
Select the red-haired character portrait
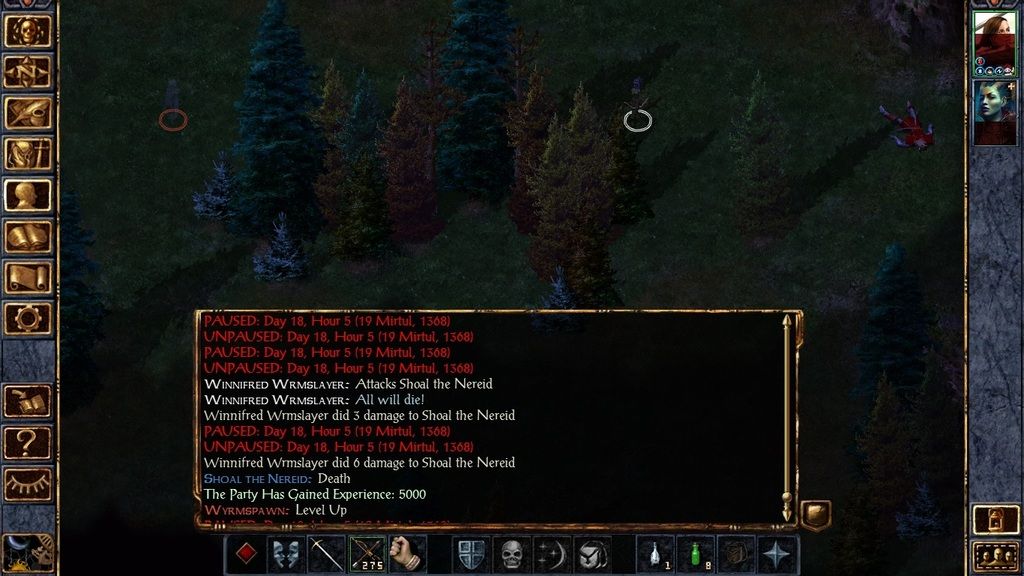pos(994,38)
